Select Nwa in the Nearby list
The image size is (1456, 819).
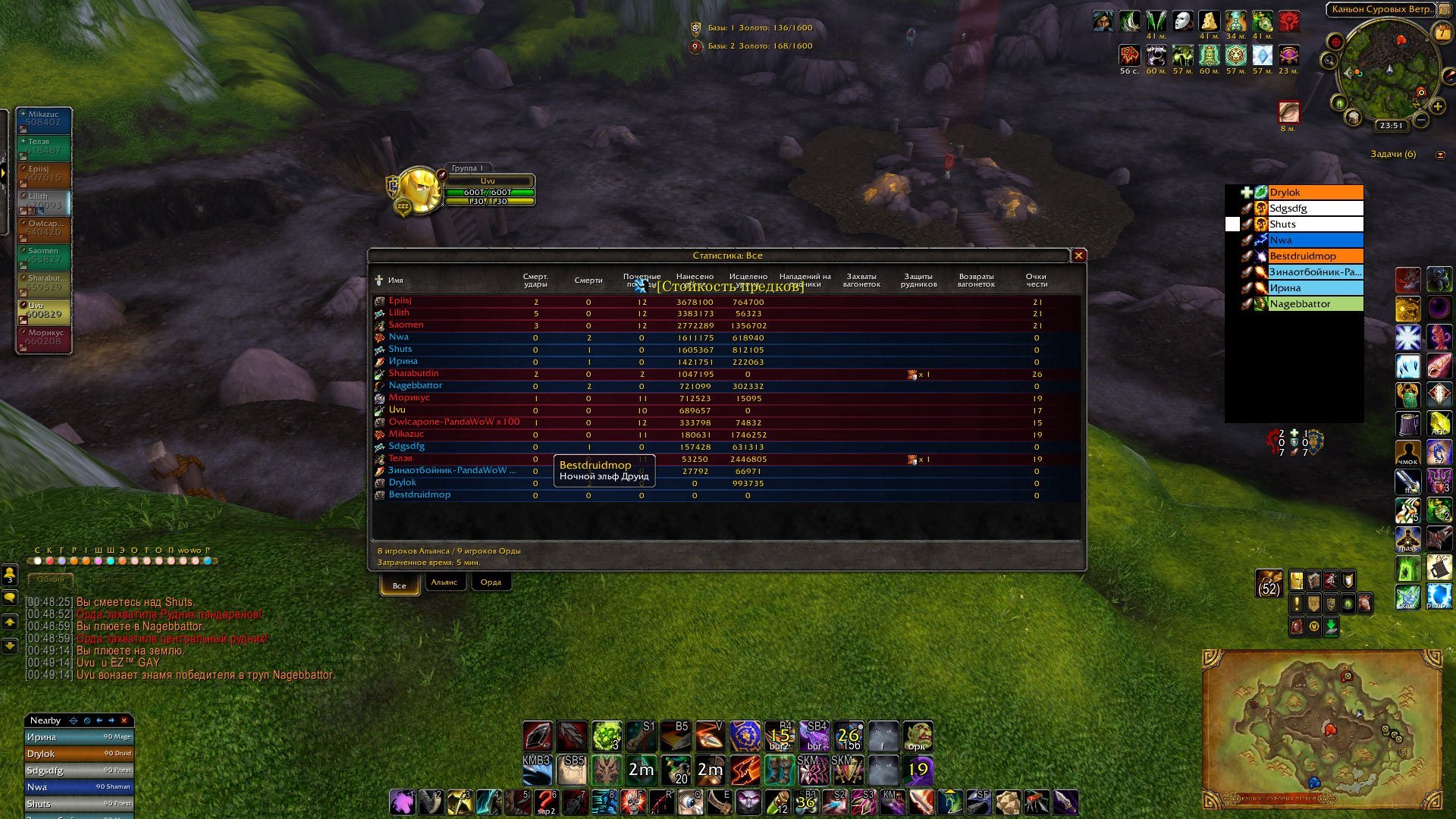tap(79, 787)
